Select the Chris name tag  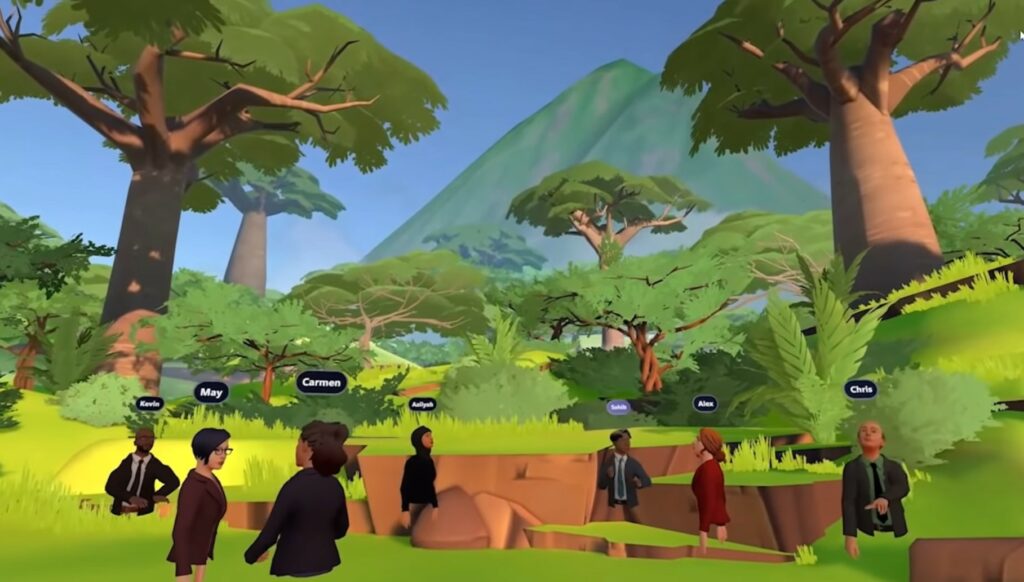(860, 389)
